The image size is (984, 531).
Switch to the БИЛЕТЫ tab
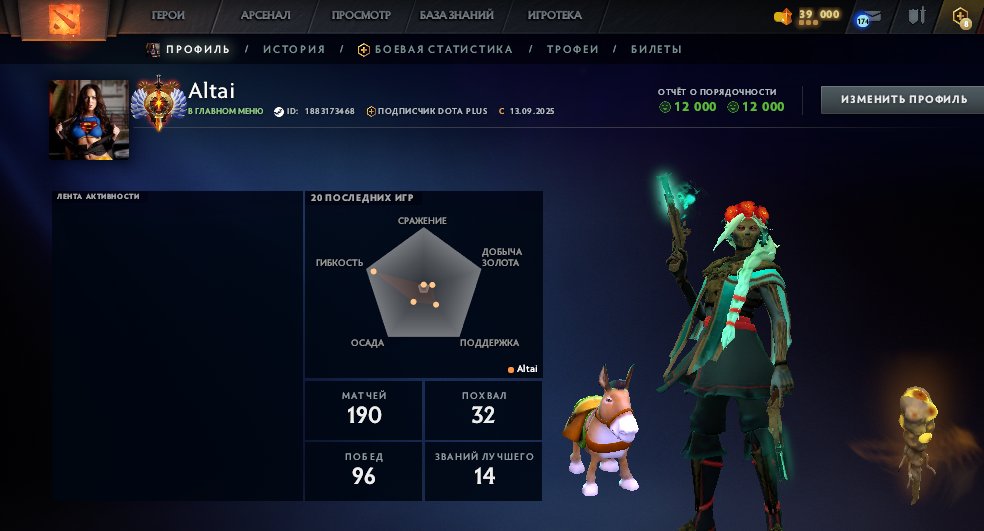click(656, 49)
